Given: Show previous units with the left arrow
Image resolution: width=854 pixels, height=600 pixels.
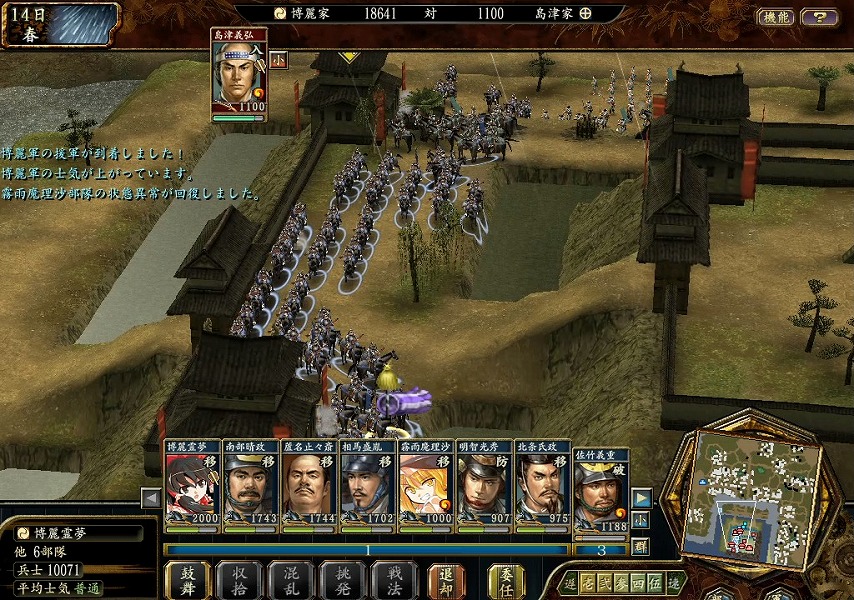Looking at the screenshot, I should (151, 497).
